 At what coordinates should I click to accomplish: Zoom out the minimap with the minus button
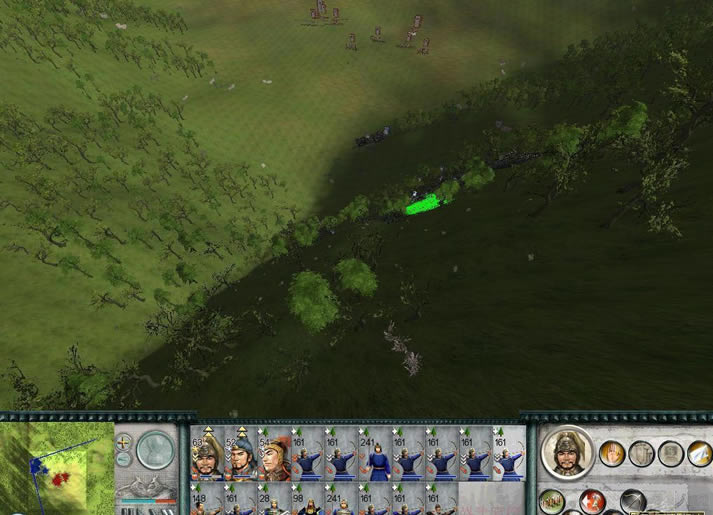(x=124, y=458)
